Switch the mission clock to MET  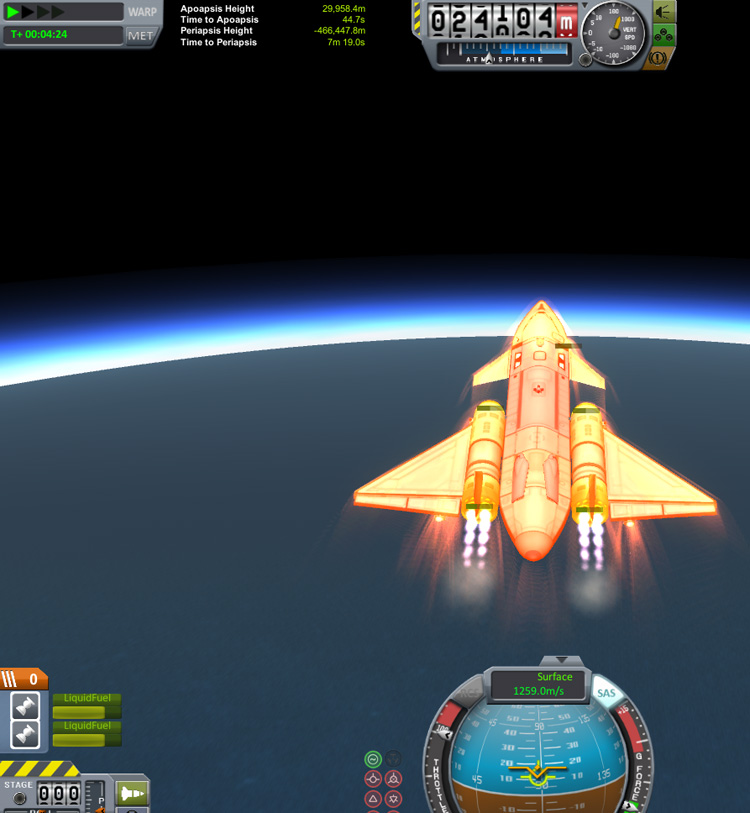[x=141, y=35]
